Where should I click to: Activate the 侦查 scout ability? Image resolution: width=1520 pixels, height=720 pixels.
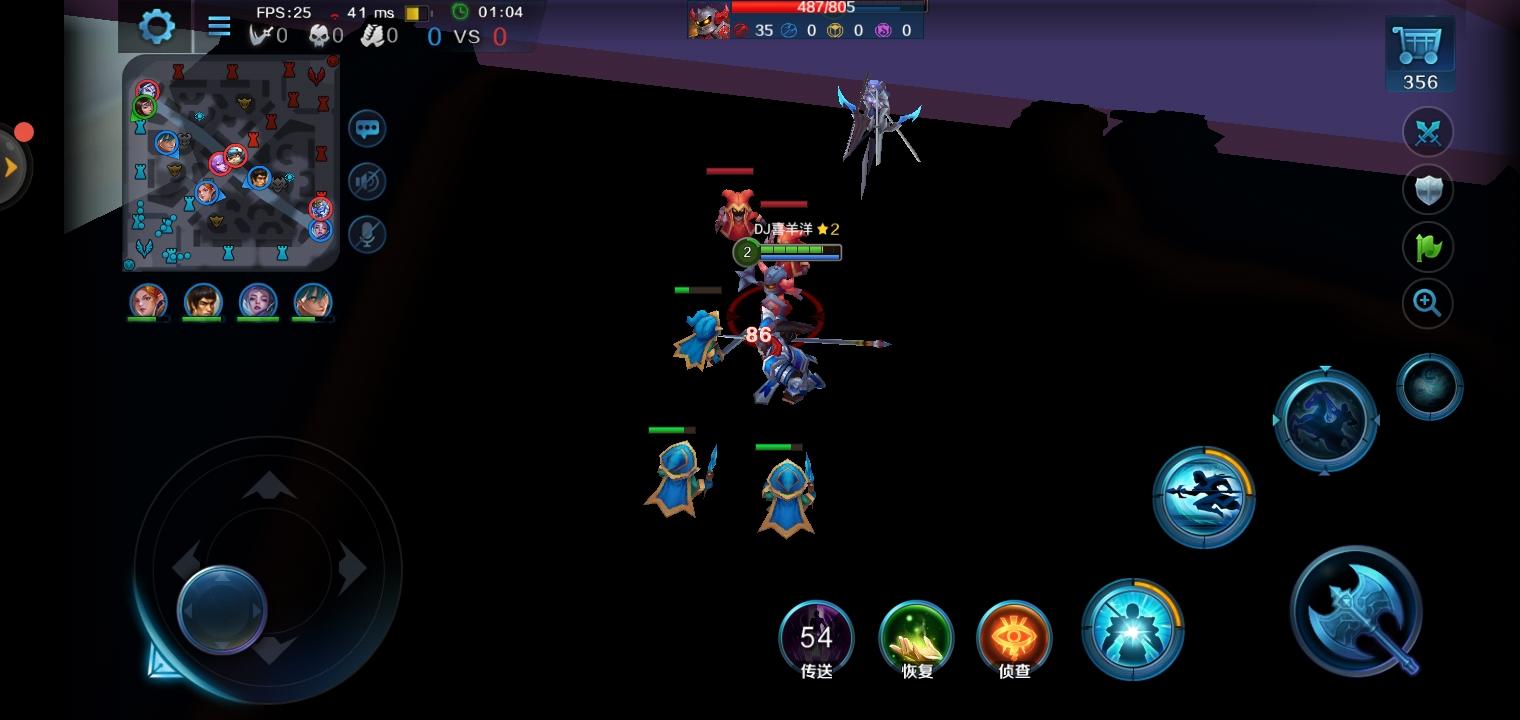(1013, 637)
